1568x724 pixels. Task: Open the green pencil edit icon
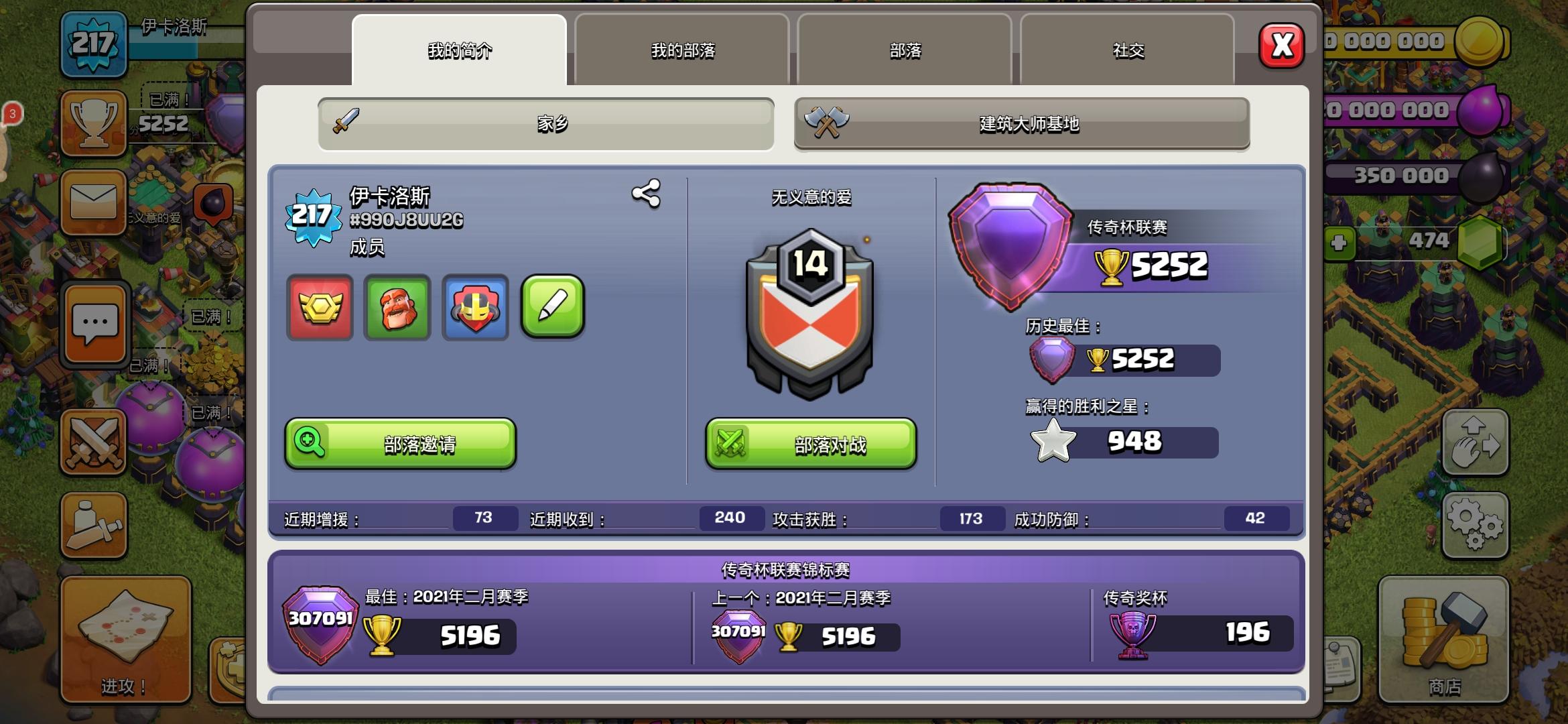[x=553, y=309]
